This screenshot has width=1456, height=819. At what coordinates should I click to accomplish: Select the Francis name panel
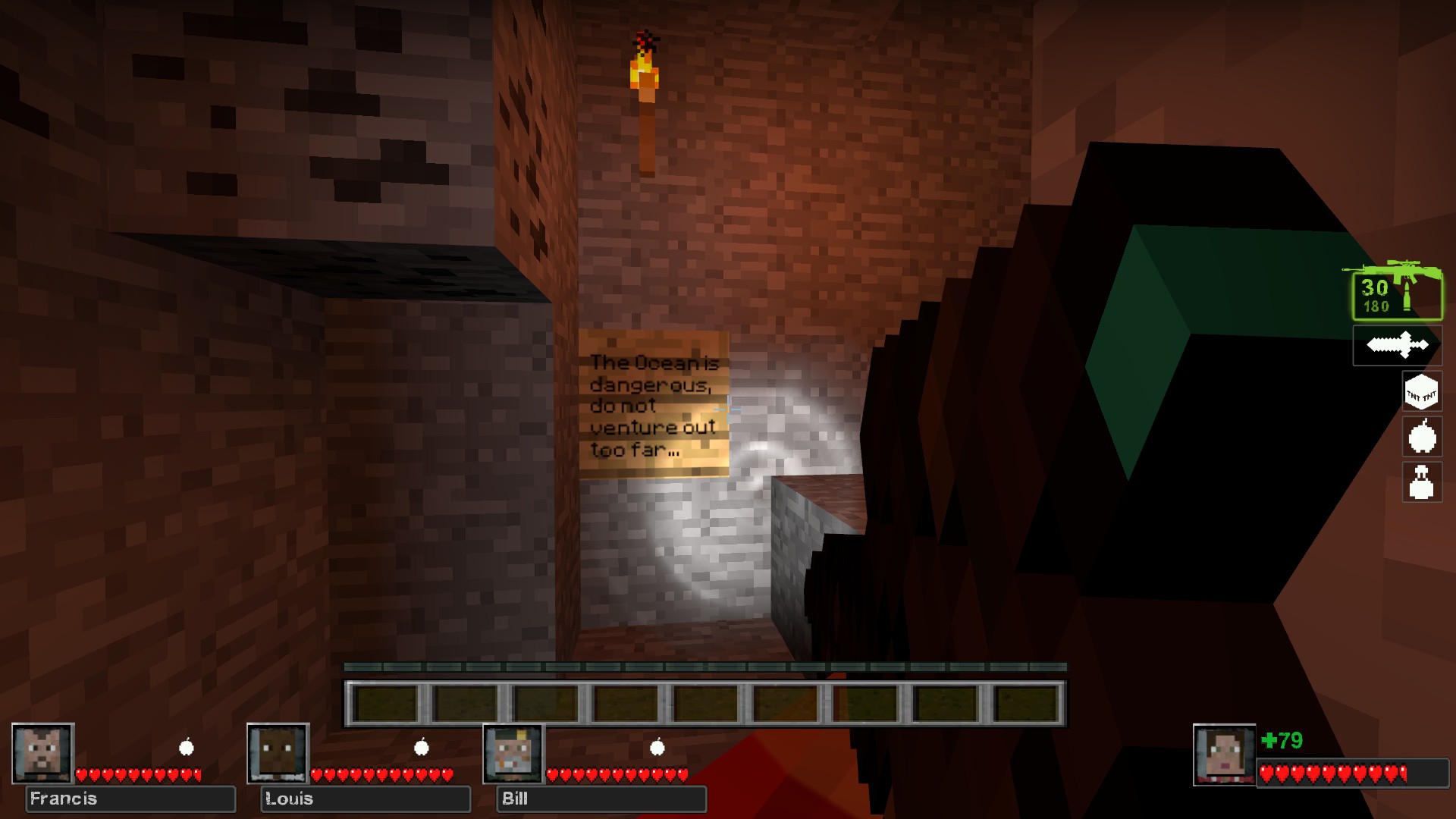130,799
